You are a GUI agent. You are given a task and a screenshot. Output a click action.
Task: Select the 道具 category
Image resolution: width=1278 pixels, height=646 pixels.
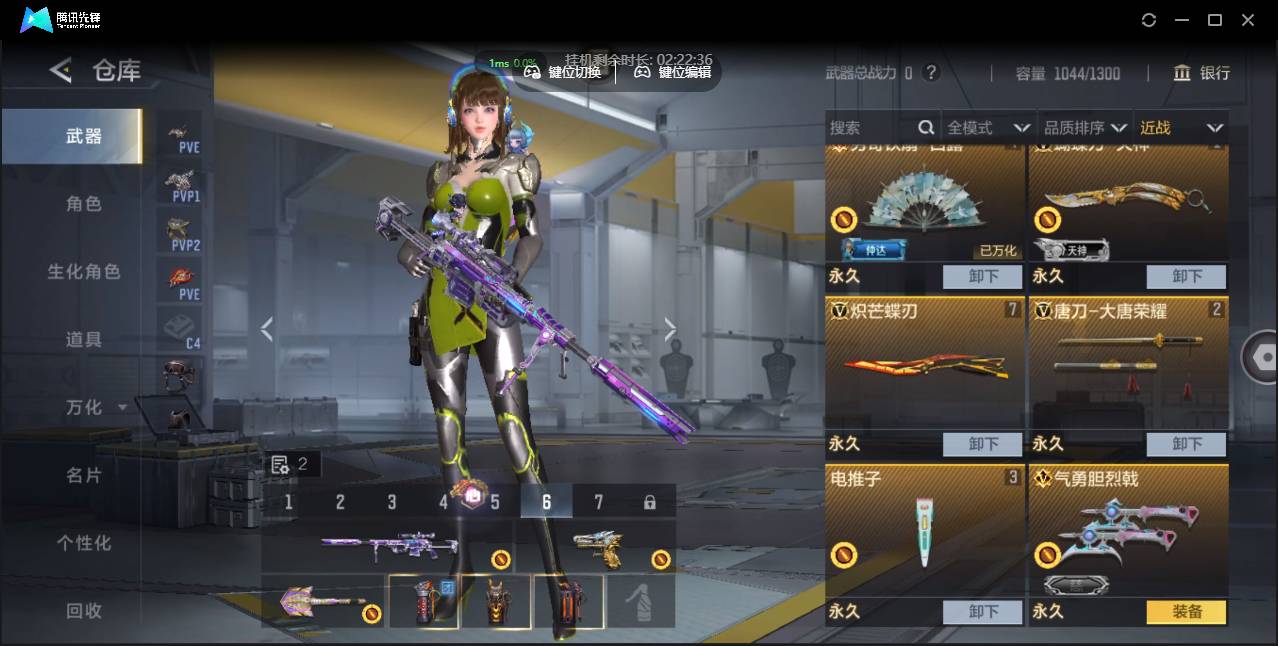click(x=84, y=339)
